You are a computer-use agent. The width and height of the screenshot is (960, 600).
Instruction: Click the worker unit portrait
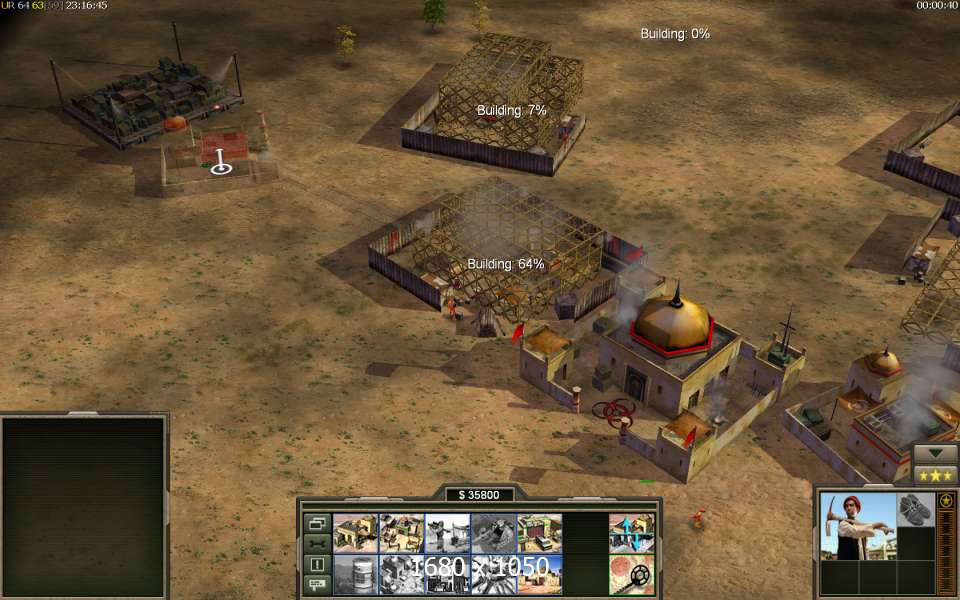[857, 526]
